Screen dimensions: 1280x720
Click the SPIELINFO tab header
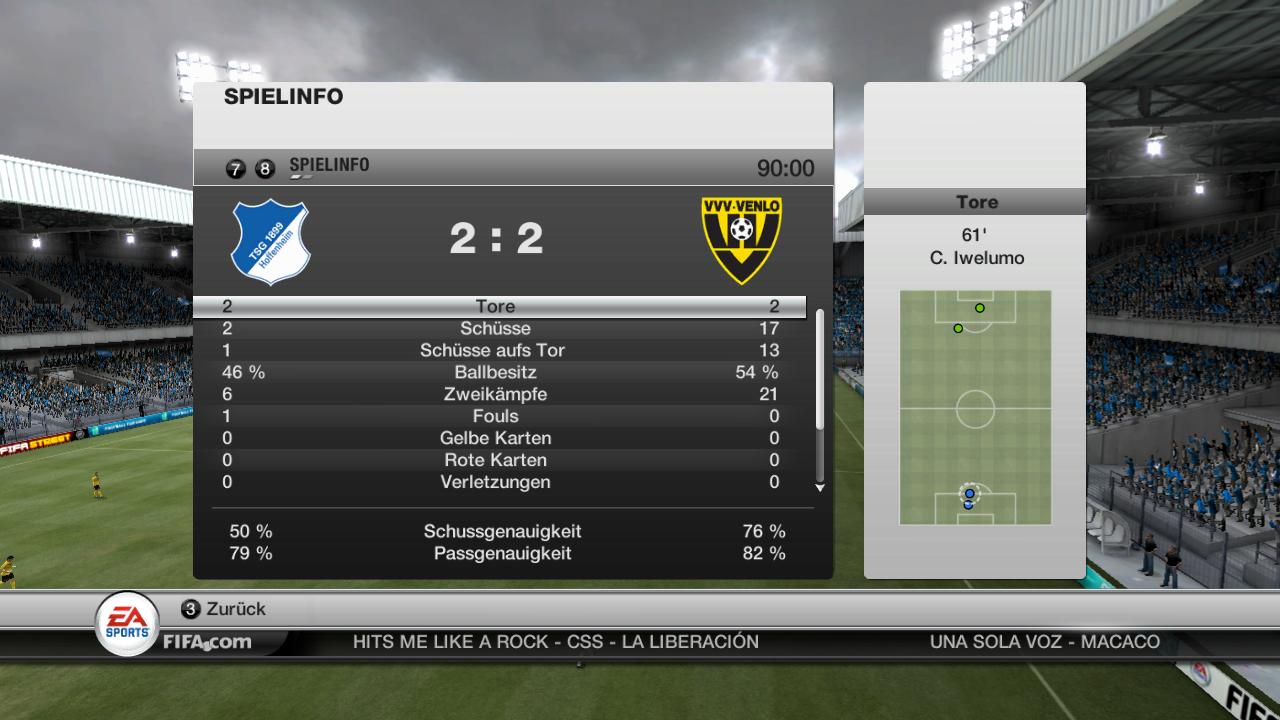(x=329, y=166)
